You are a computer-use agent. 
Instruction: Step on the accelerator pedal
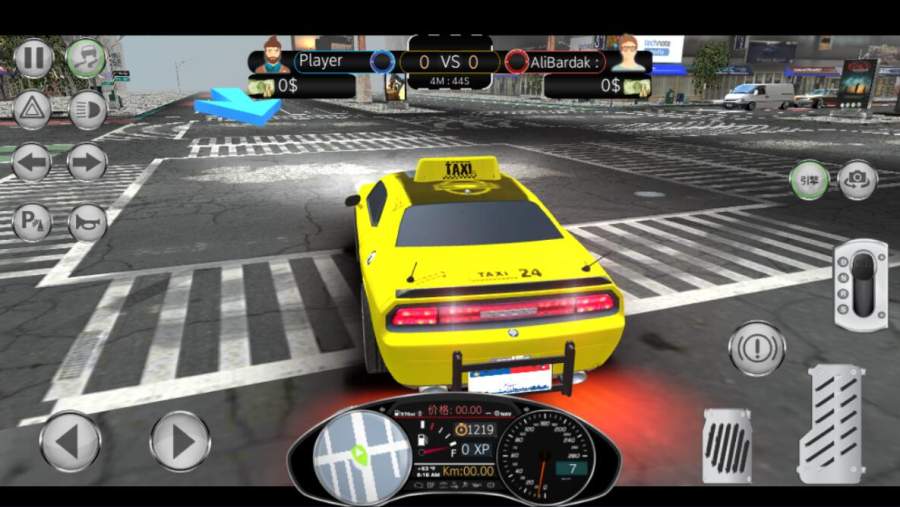(x=831, y=424)
